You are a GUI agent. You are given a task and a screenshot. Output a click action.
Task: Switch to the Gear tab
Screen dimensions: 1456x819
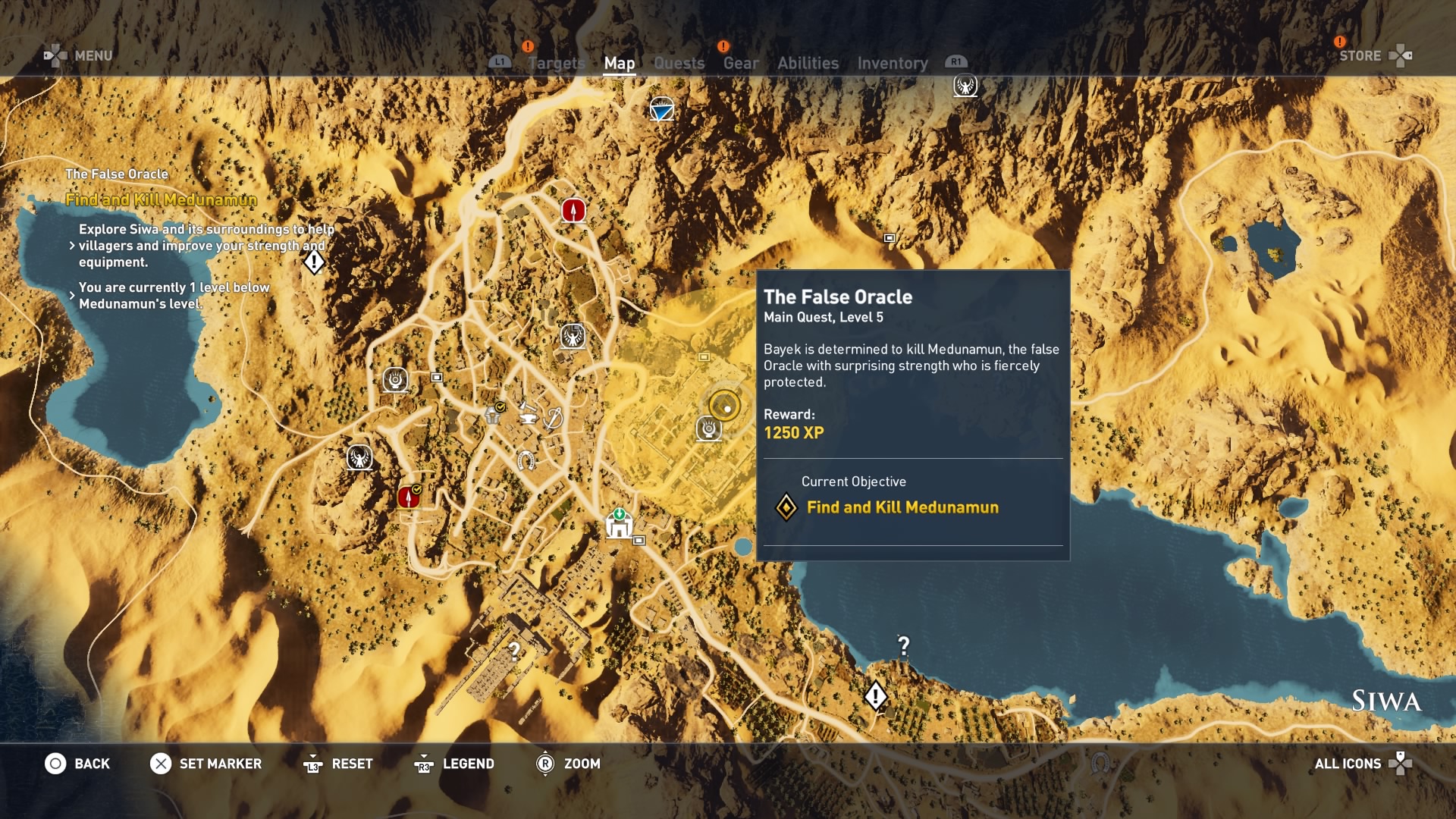[740, 64]
